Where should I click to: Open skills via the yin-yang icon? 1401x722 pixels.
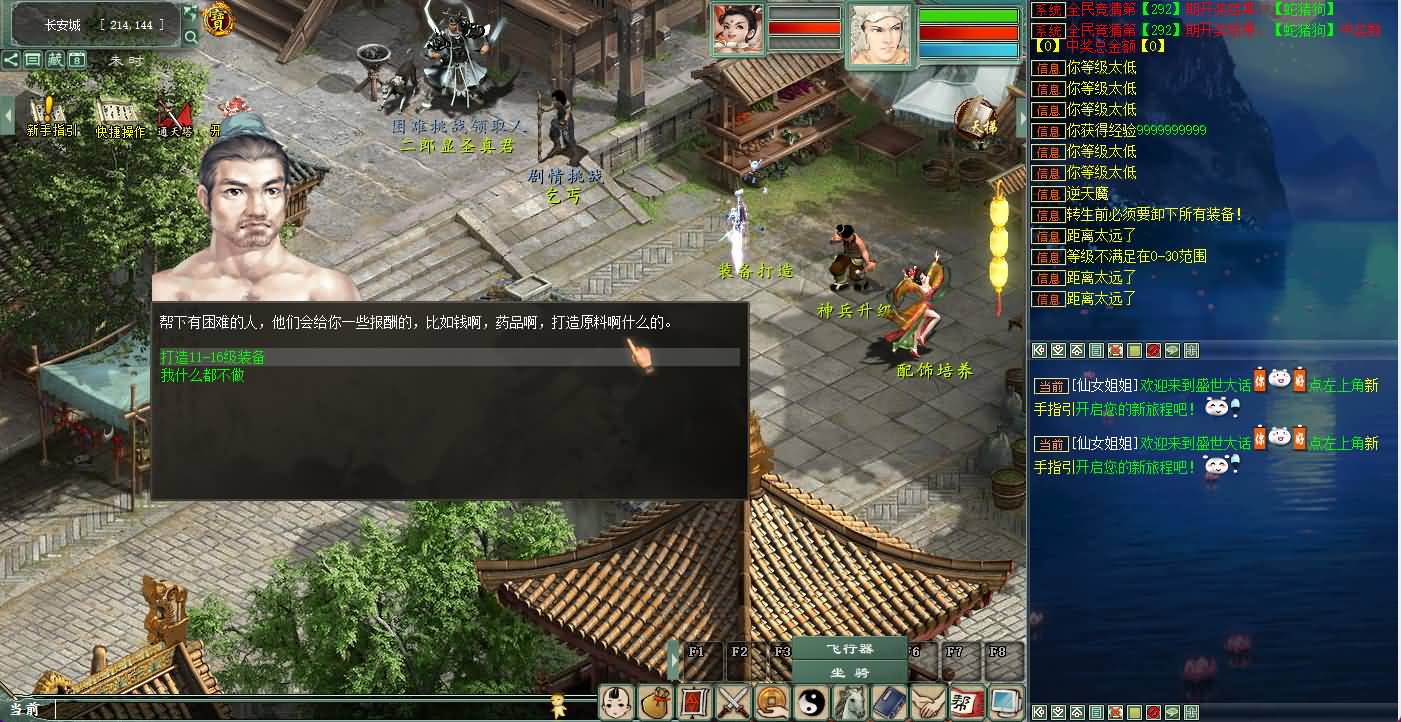point(810,703)
